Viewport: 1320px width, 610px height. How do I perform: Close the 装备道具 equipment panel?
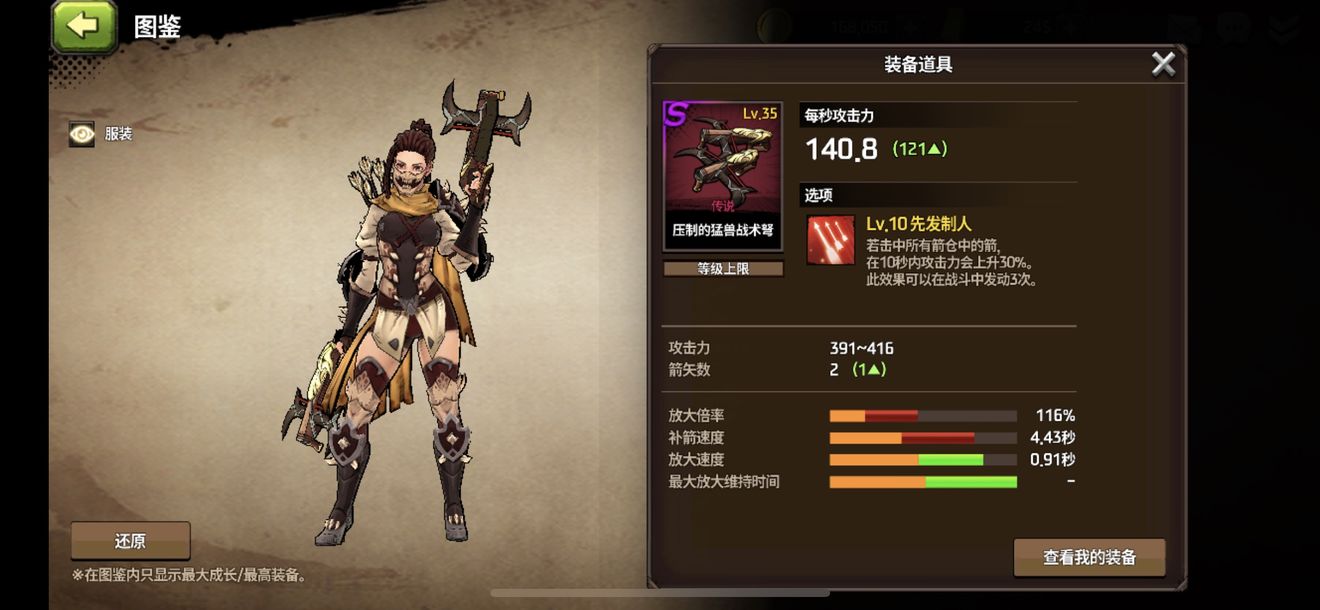[x=1163, y=64]
